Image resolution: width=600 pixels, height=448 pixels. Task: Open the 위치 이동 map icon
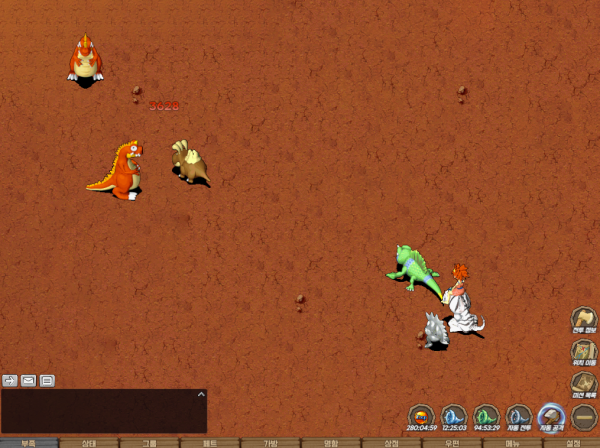point(584,353)
